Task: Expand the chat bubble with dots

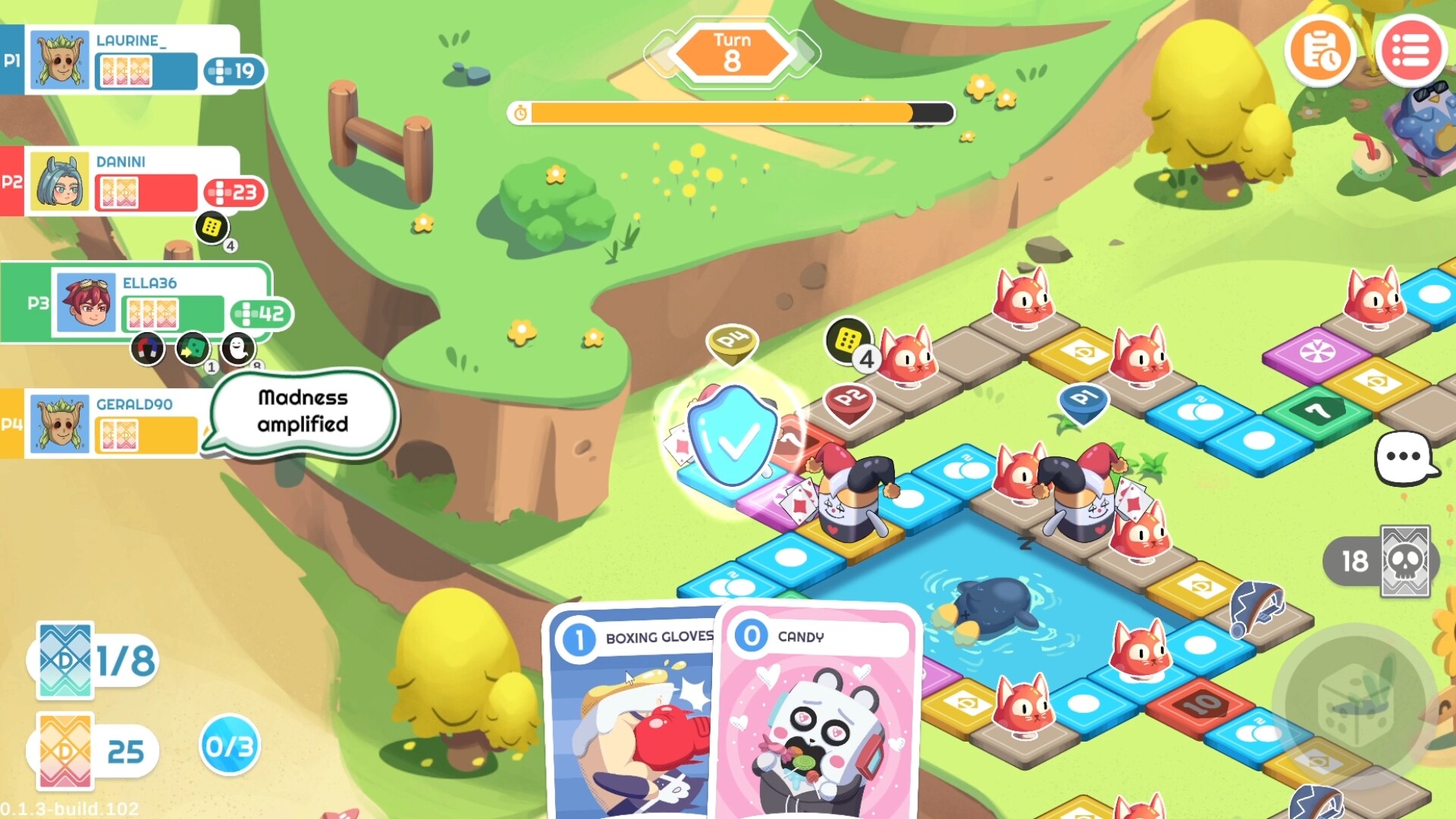Action: (x=1404, y=456)
